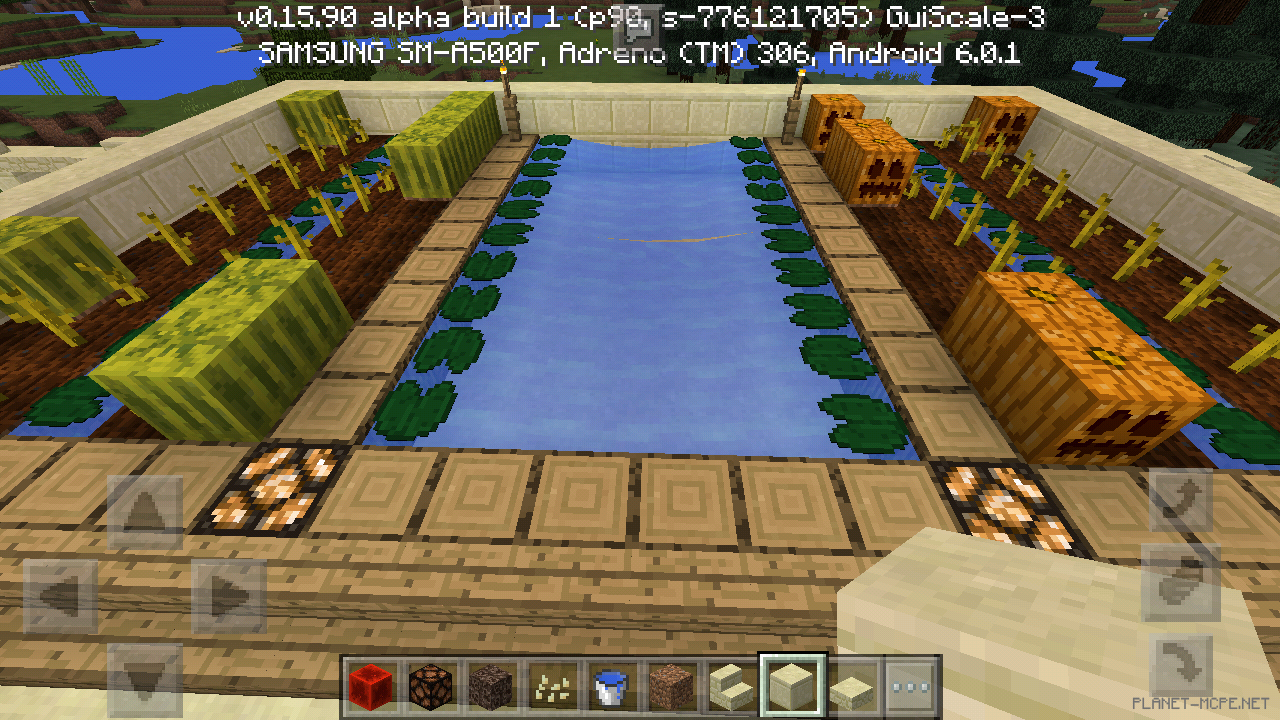Open the chat bubble icon at top center
1280x720 pixels.
click(x=640, y=27)
